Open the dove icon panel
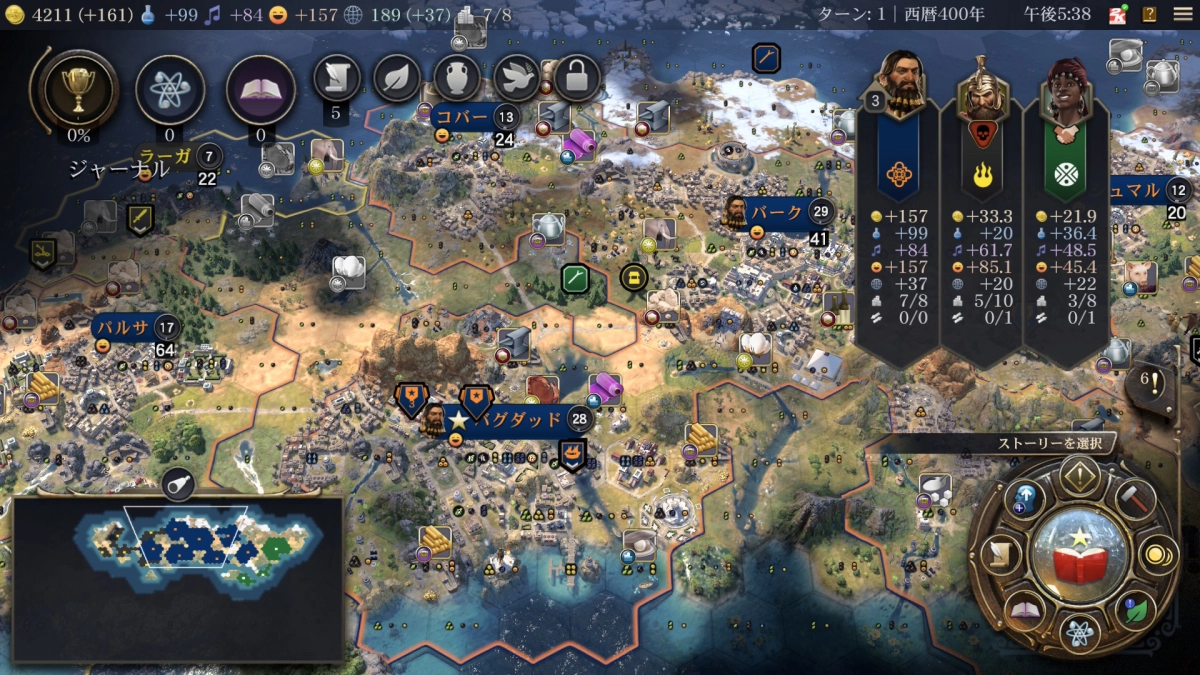 (517, 77)
